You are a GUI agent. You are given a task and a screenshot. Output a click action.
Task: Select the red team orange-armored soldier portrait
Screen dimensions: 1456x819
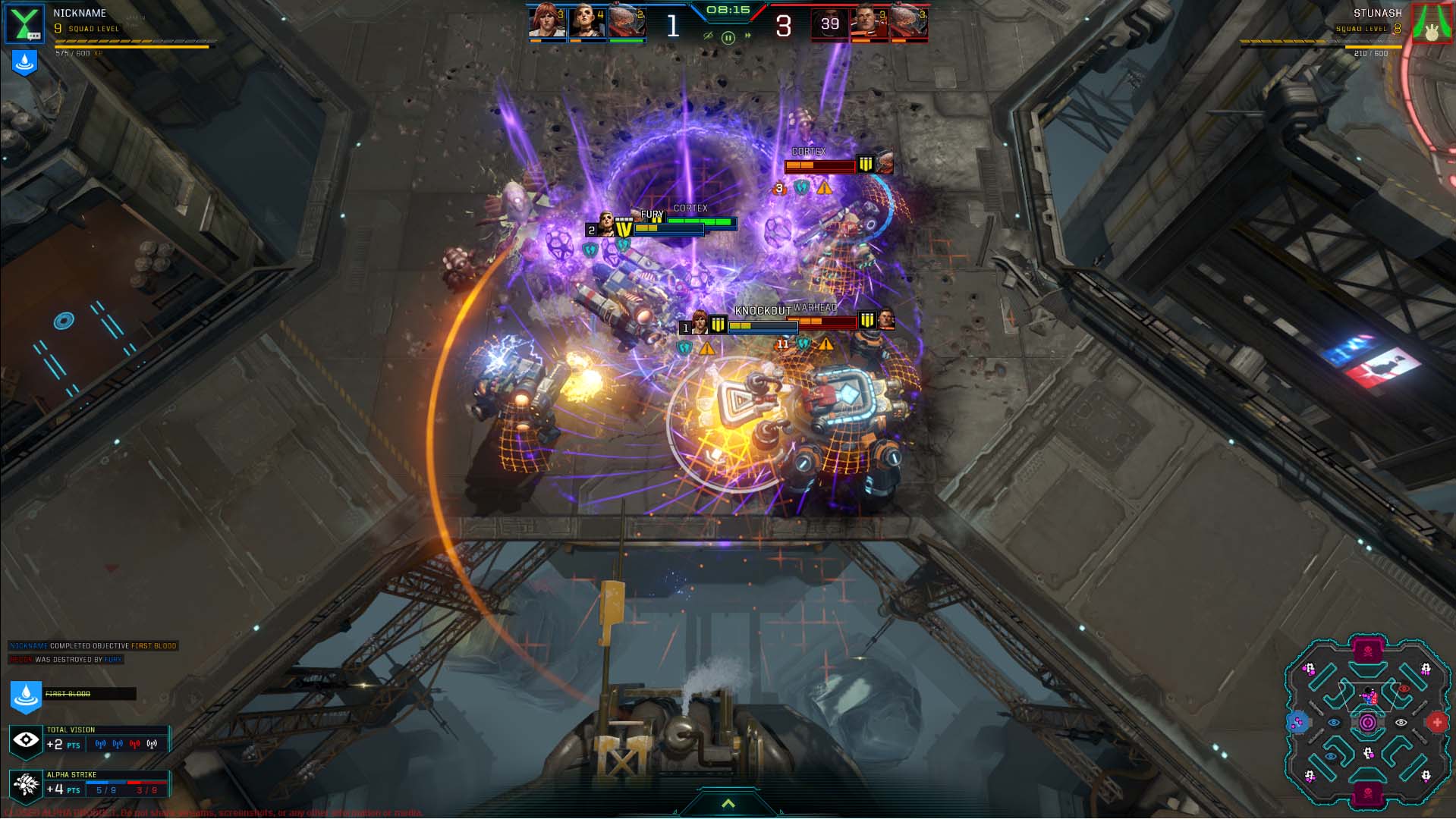pos(870,22)
